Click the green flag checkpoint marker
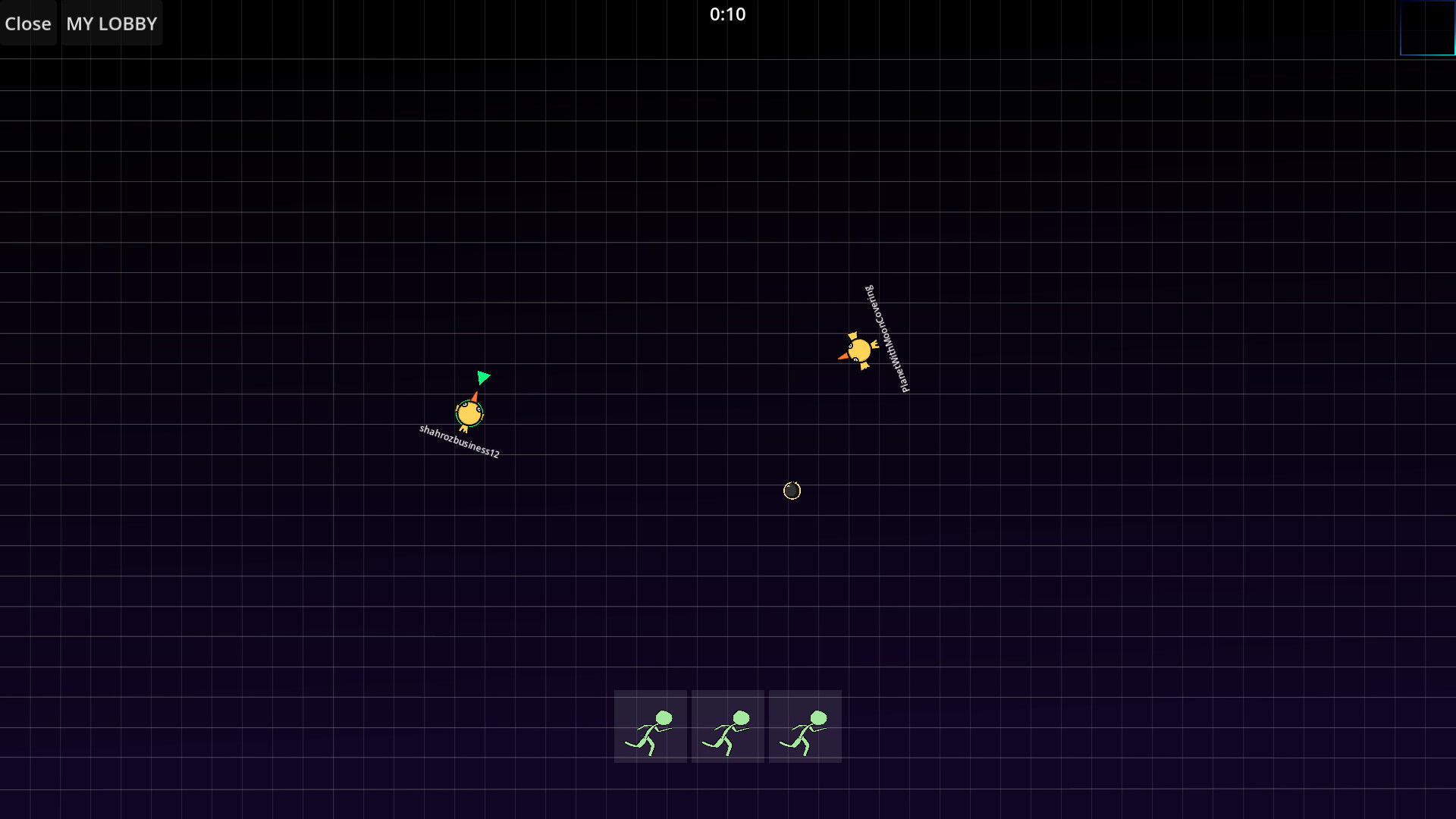Screen dimensions: 1456x819 [483, 378]
